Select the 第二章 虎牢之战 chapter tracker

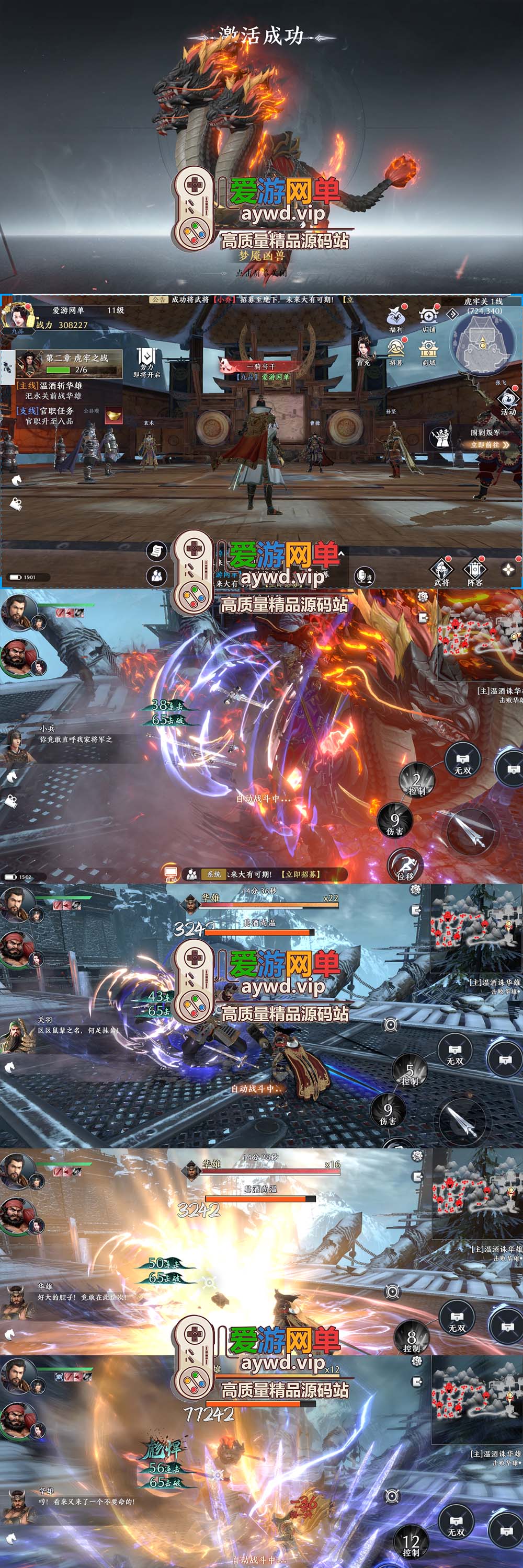pos(70,363)
